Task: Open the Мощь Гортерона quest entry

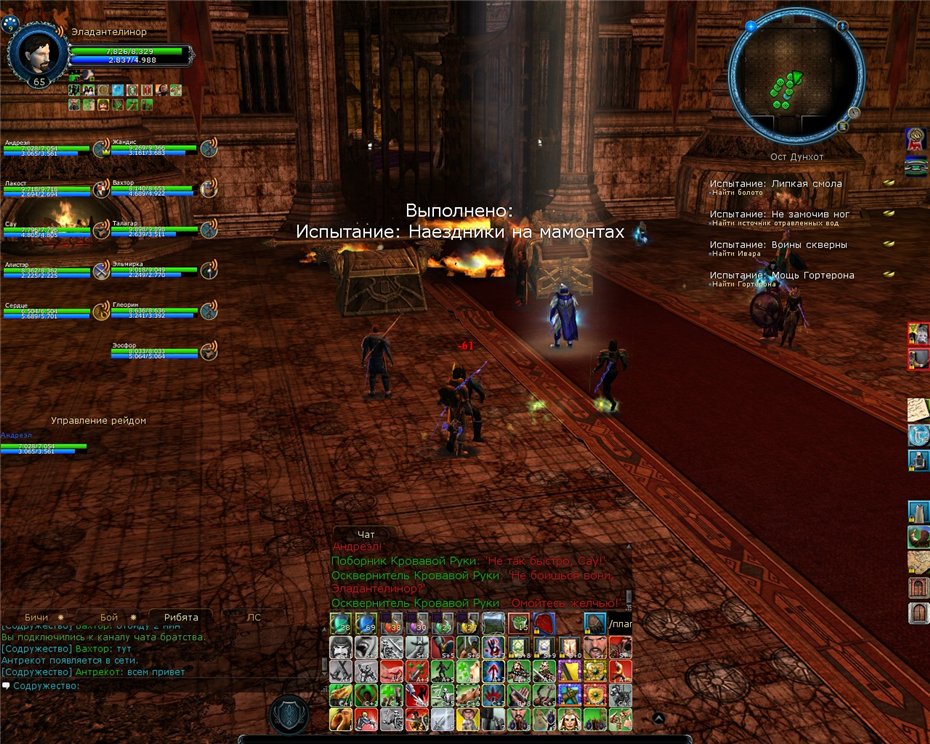Action: click(x=782, y=275)
